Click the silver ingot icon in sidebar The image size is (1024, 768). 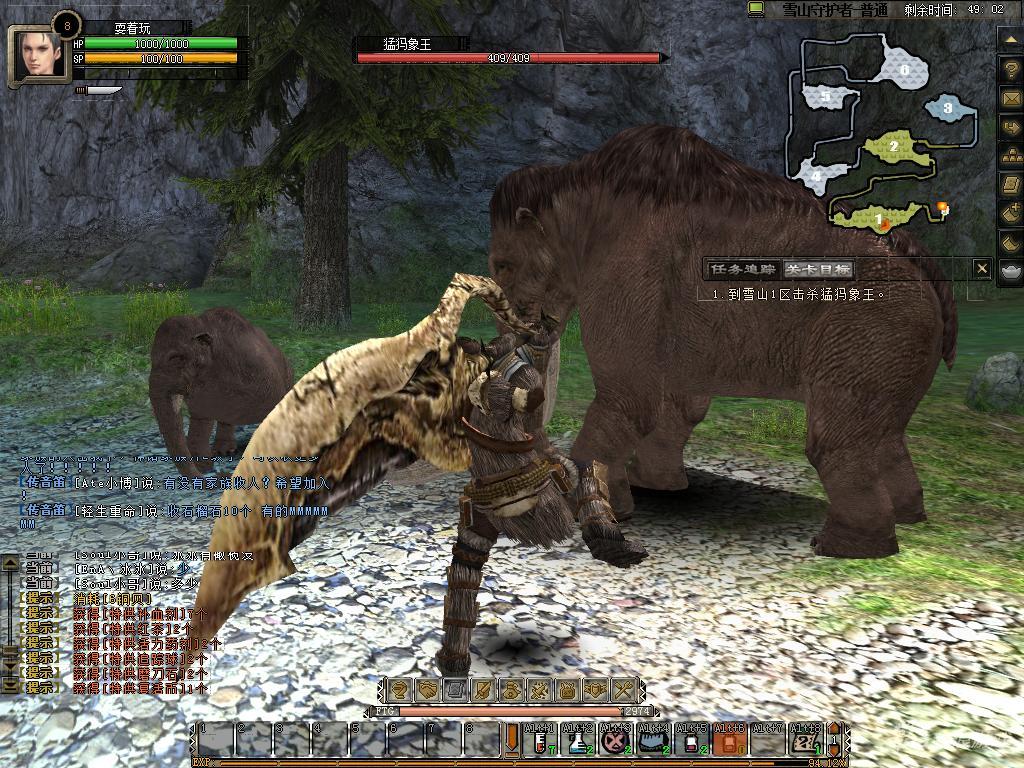click(1010, 271)
